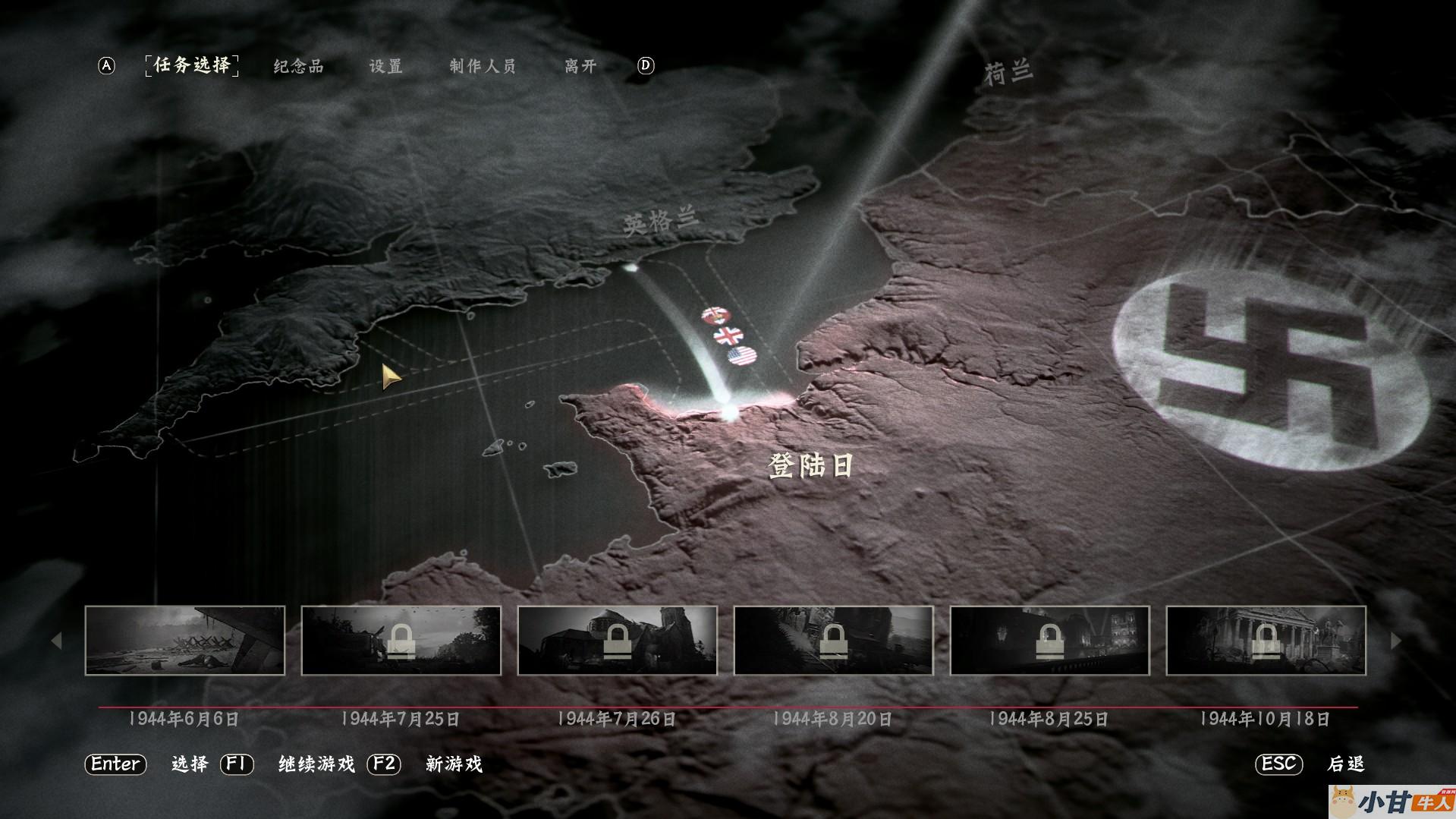Image resolution: width=1456 pixels, height=819 pixels.
Task: Choose 离开 to quit the game
Action: (580, 67)
